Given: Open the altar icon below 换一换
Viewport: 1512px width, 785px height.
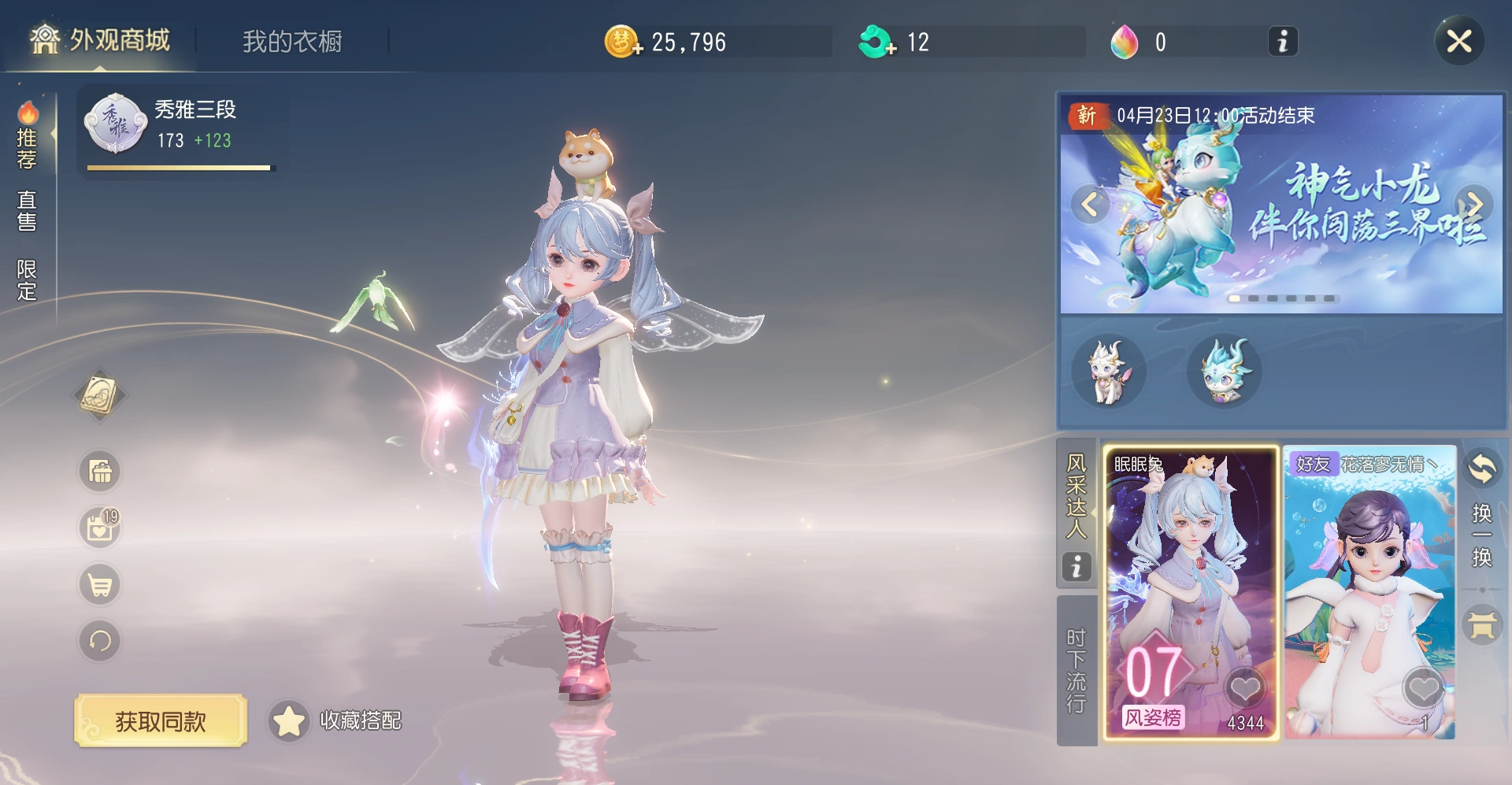Looking at the screenshot, I should (x=1484, y=624).
